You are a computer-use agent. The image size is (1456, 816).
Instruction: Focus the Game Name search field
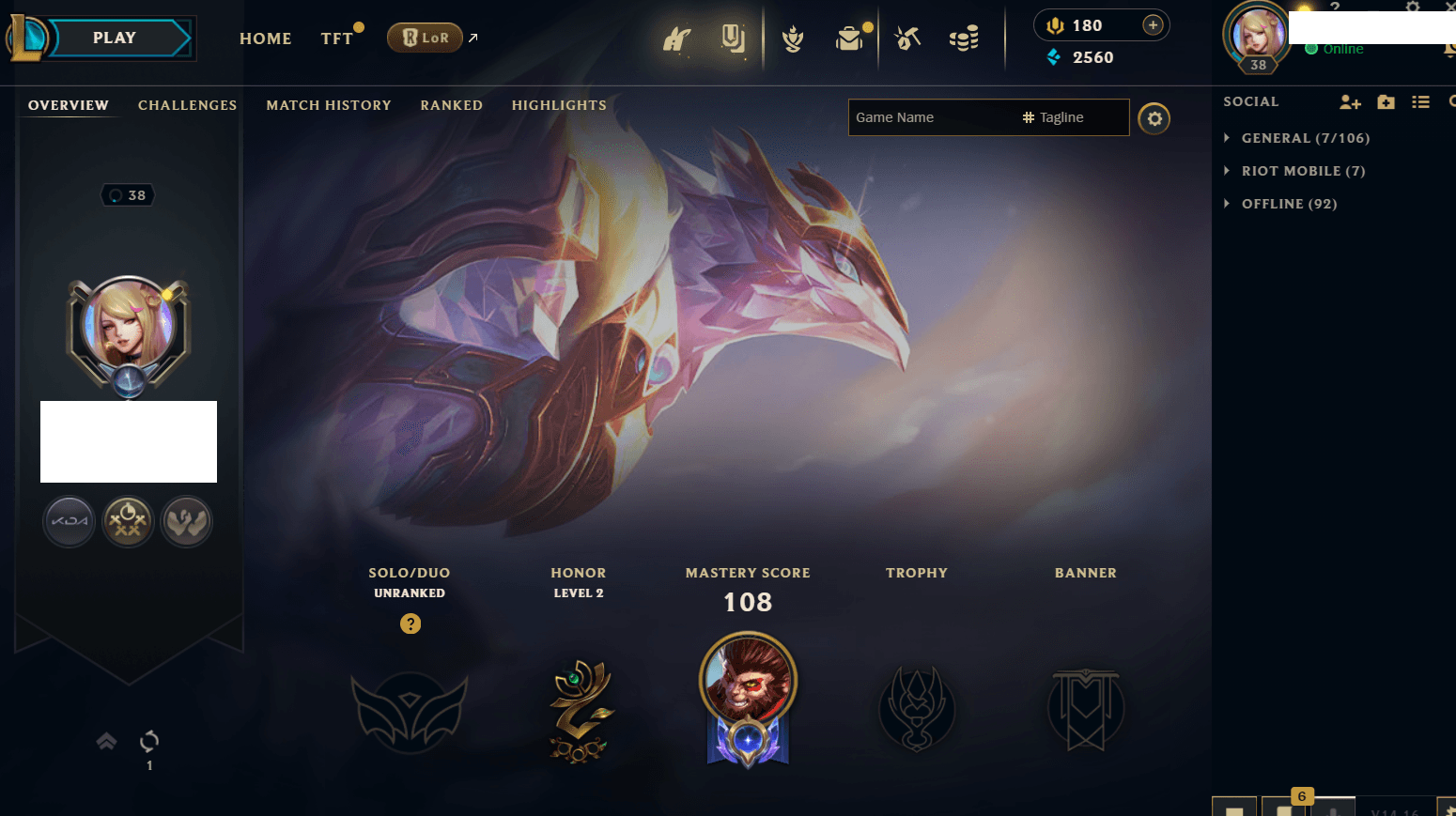[930, 117]
